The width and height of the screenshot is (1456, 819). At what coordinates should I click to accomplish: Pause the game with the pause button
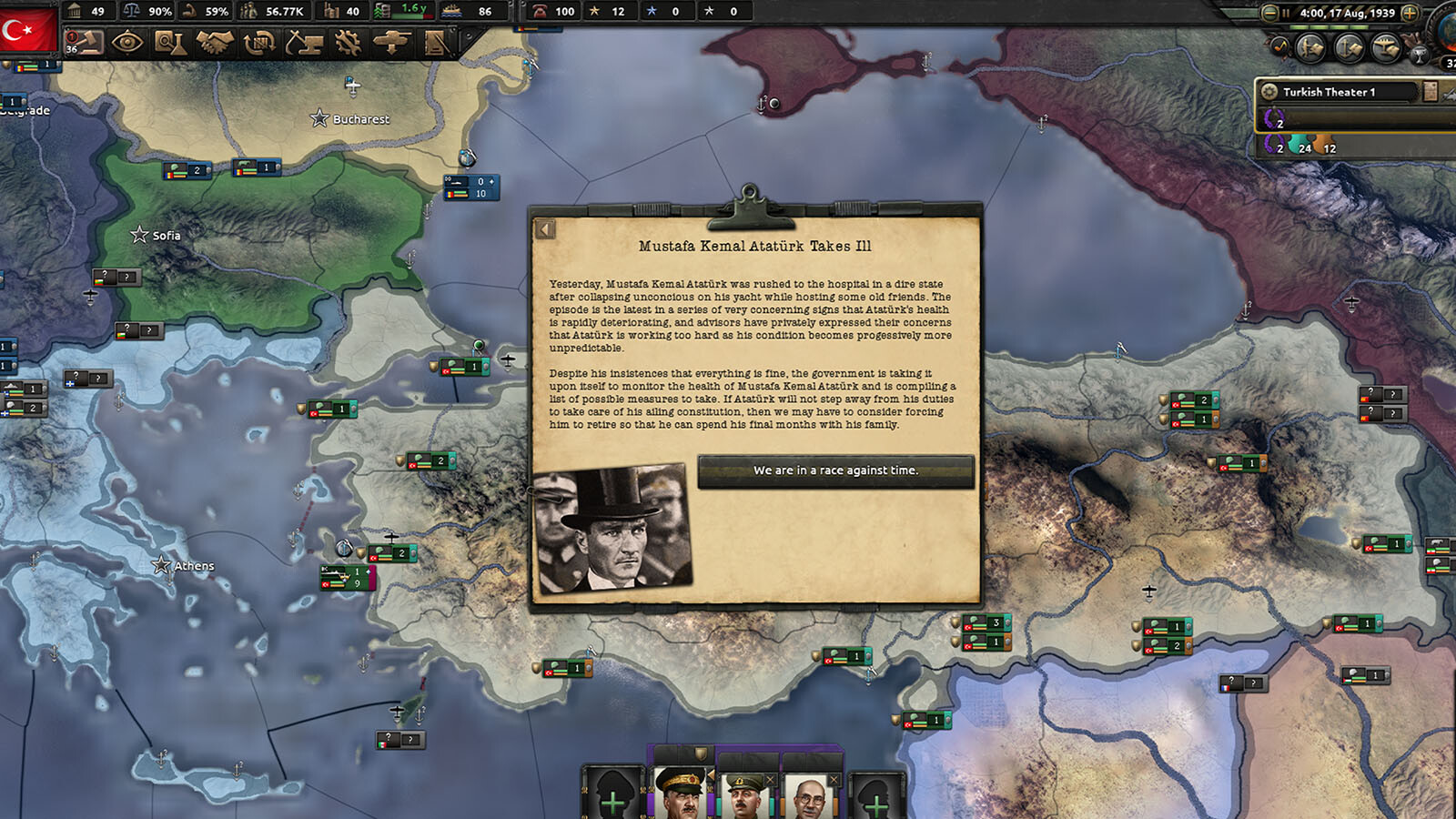tap(1287, 13)
